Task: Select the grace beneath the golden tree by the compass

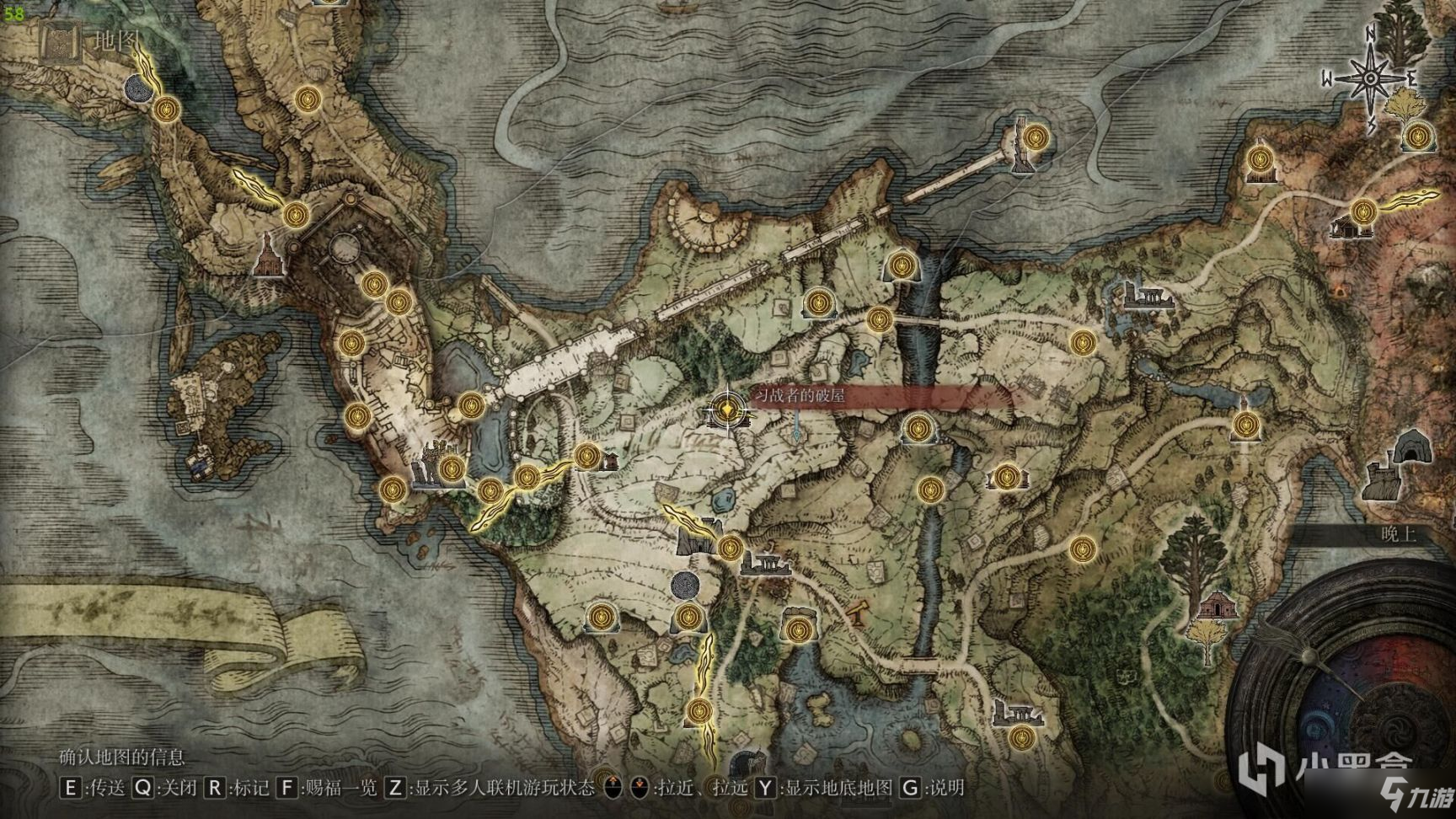Action: pos(1420,135)
